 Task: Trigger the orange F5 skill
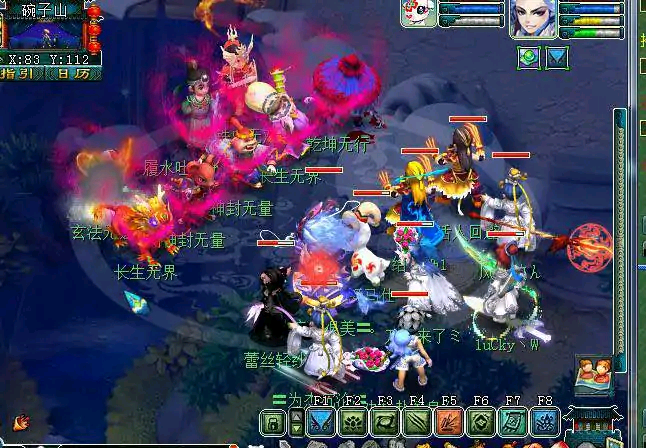pyautogui.click(x=449, y=421)
